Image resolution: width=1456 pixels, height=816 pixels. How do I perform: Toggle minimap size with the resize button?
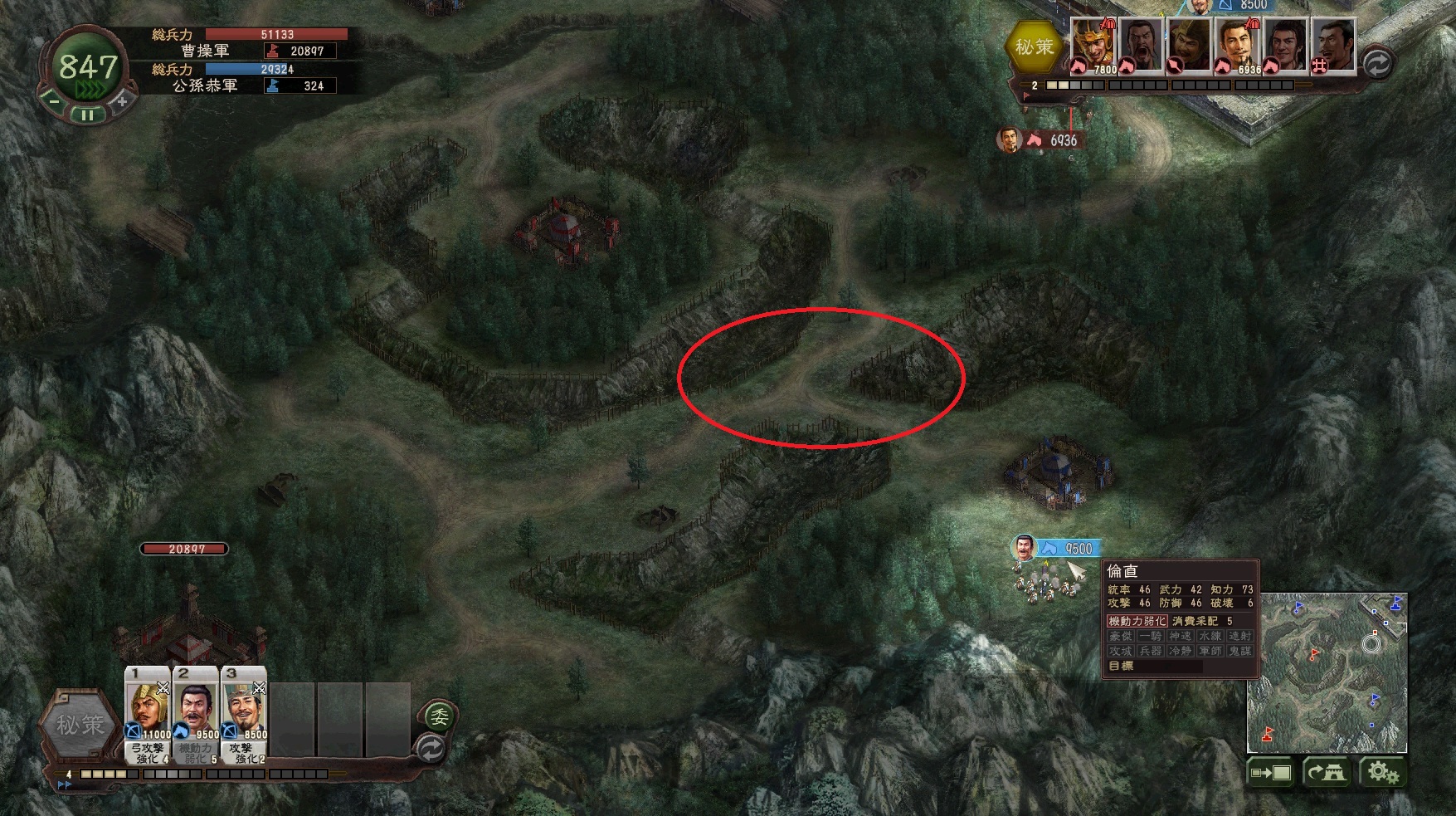[x=1271, y=774]
